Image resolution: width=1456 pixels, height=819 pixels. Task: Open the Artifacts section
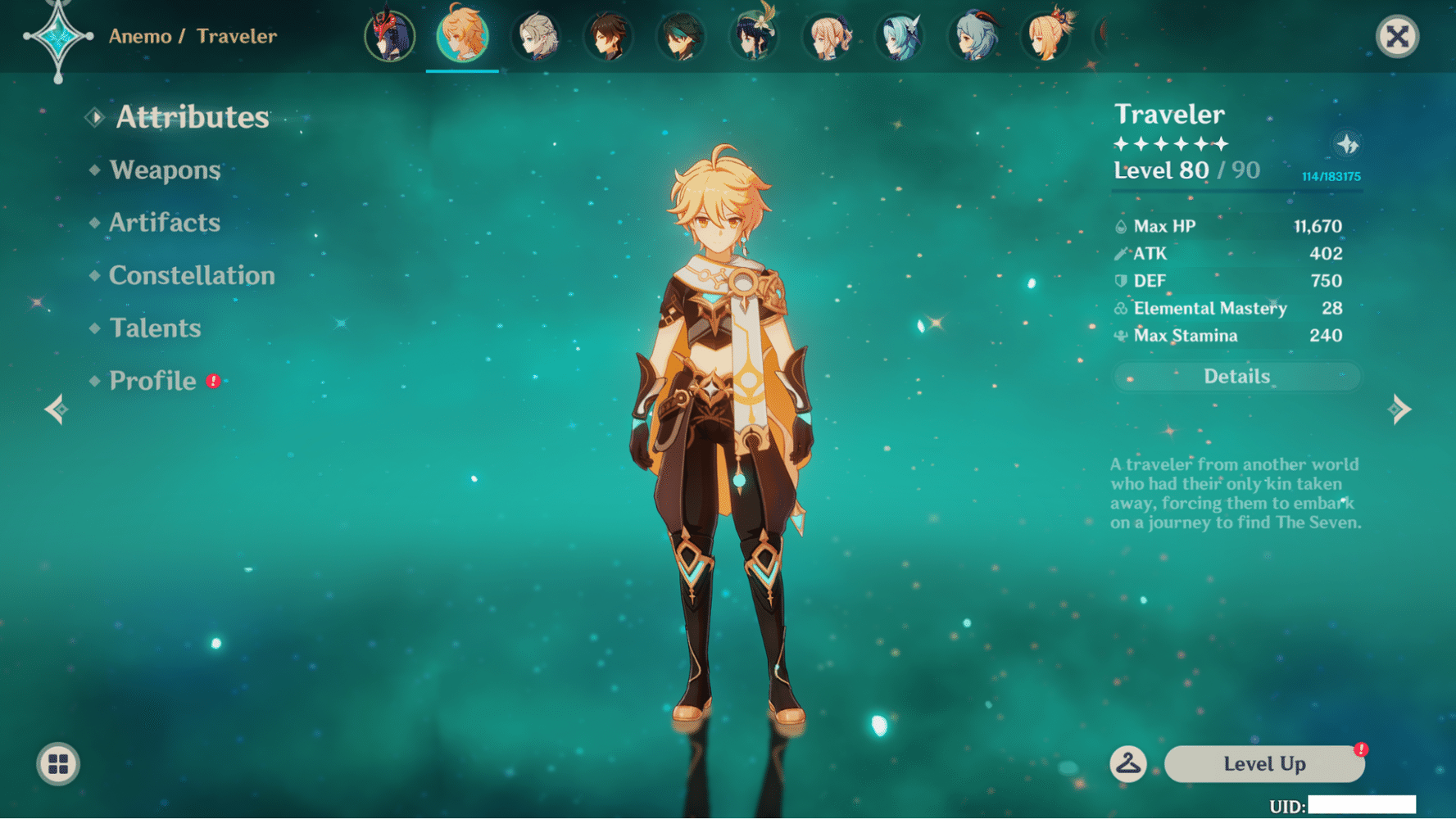(x=163, y=223)
